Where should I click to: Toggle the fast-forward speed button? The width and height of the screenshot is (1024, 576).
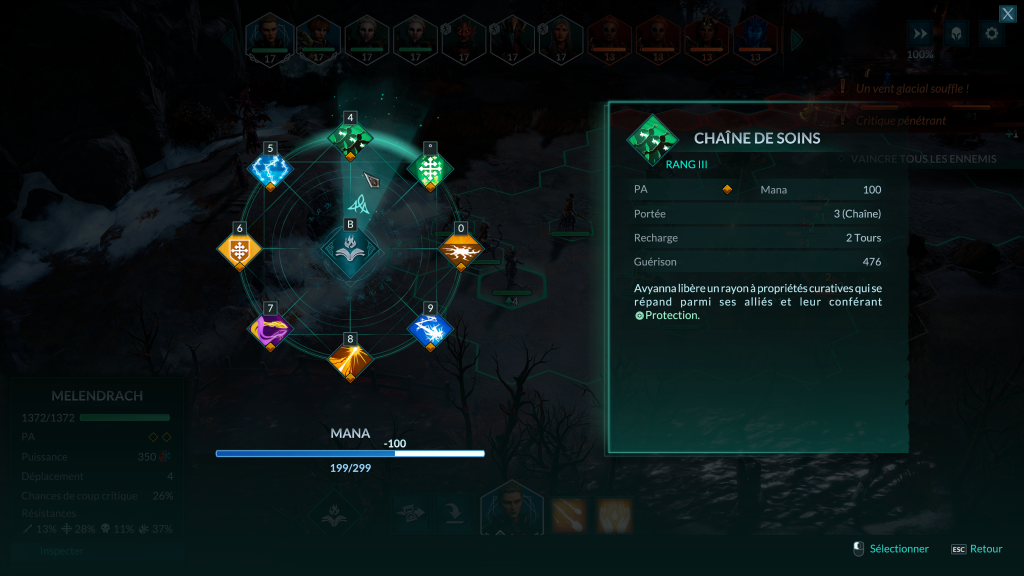coord(919,34)
